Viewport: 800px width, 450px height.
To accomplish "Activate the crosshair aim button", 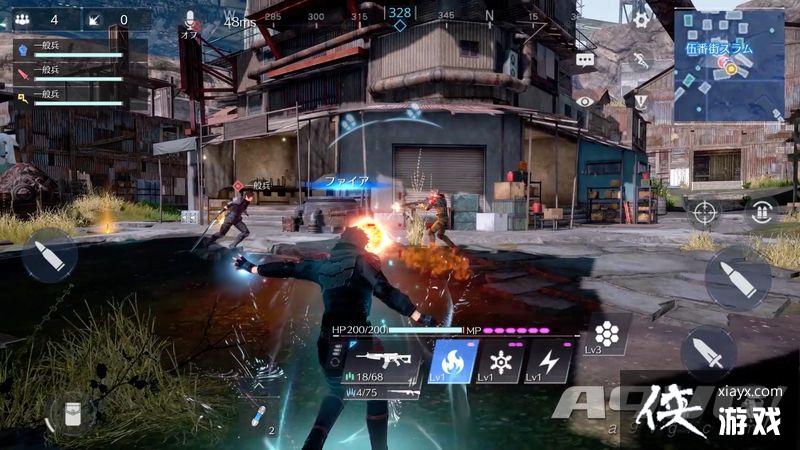I will tap(704, 212).
